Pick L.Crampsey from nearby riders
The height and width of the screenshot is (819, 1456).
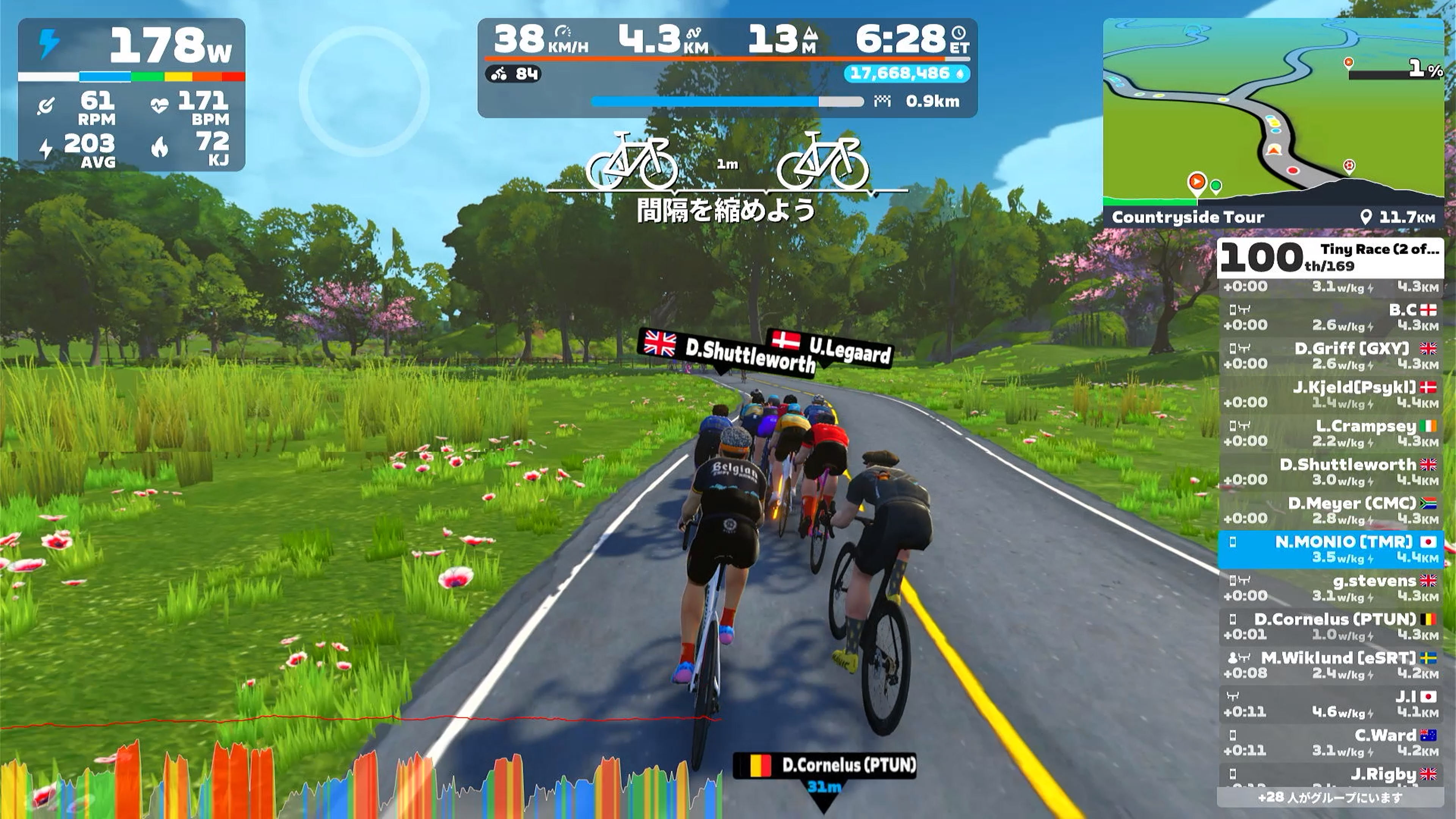coord(1330,433)
